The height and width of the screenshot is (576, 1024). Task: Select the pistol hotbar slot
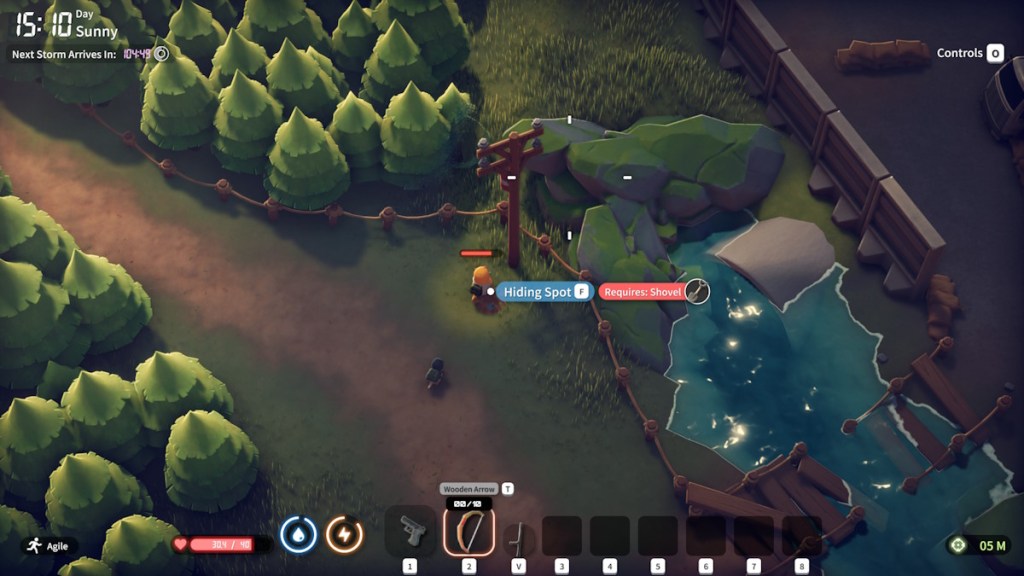pos(410,531)
